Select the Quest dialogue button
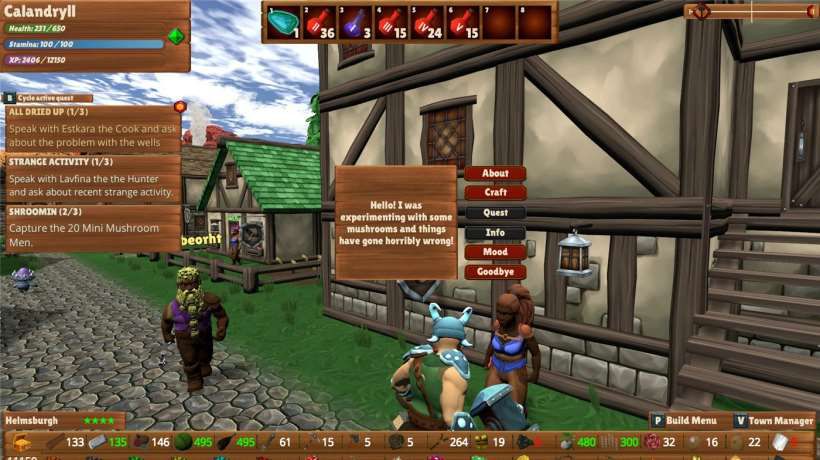Image resolution: width=820 pixels, height=460 pixels. tap(495, 212)
